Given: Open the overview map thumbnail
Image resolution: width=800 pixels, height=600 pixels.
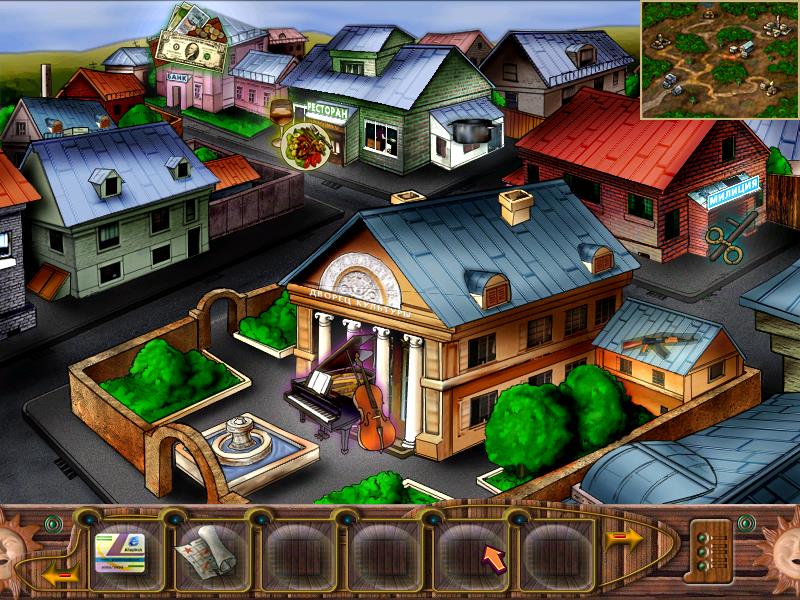Looking at the screenshot, I should [x=719, y=60].
